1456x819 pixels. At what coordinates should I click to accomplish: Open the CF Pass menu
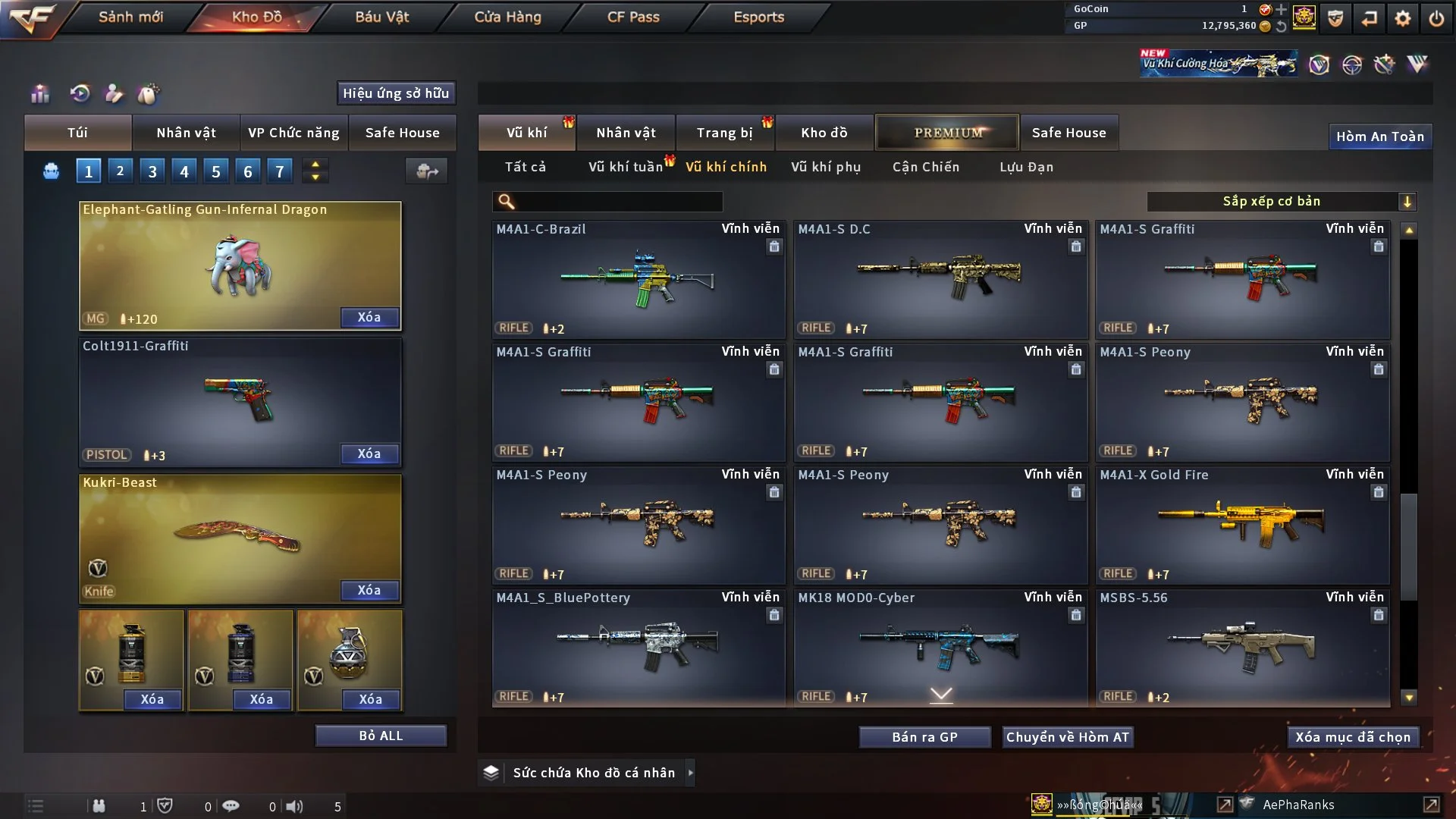point(633,17)
